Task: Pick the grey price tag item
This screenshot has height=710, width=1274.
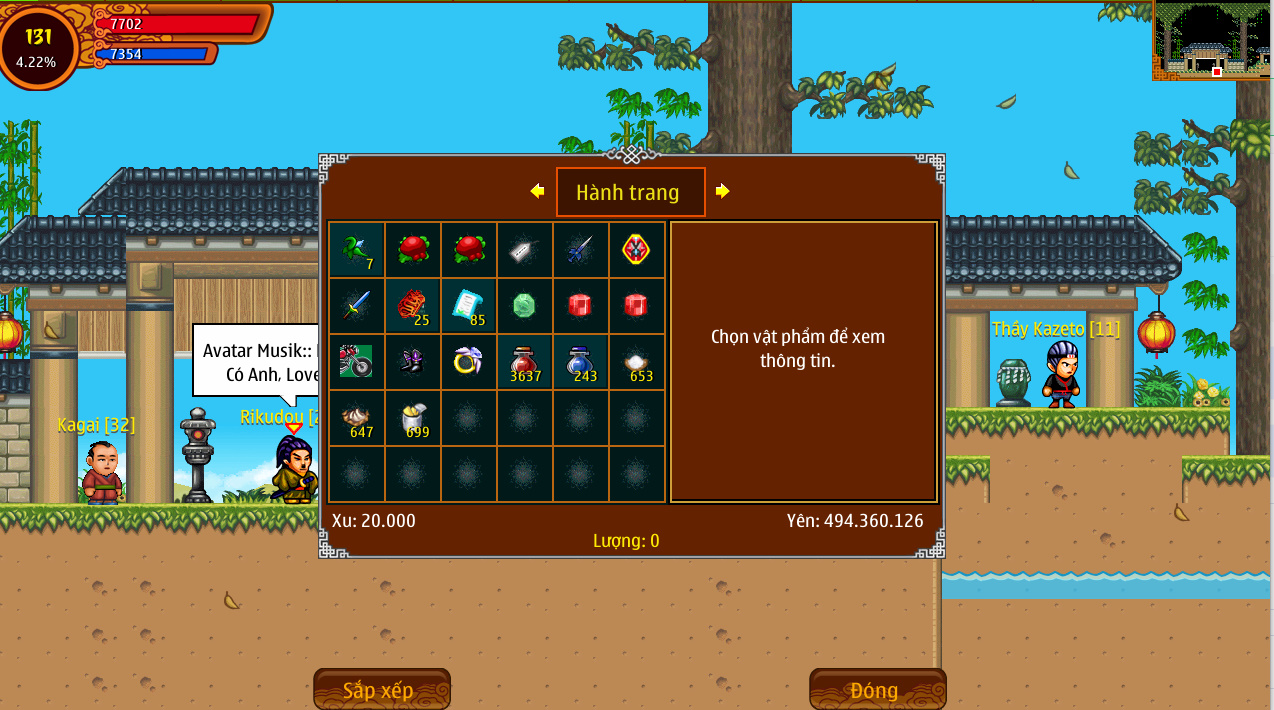Action: (x=525, y=250)
